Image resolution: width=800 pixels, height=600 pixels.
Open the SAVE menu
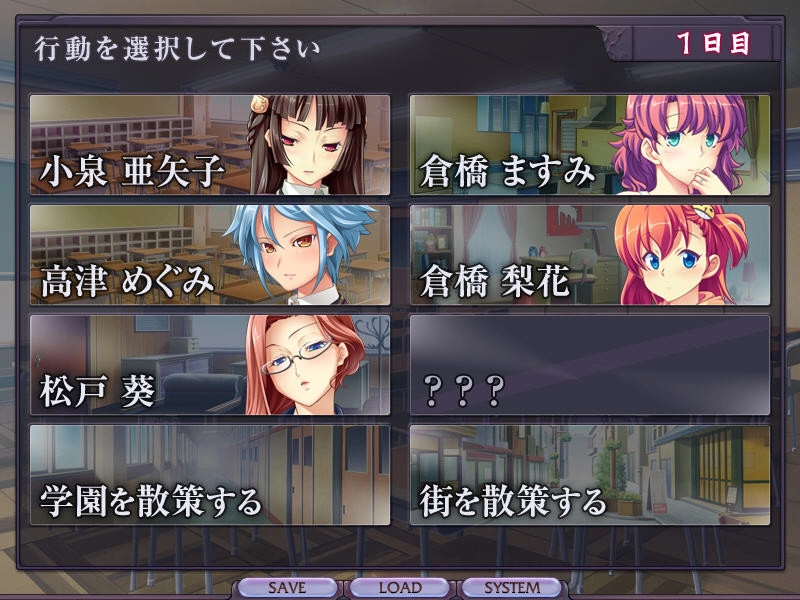click(x=287, y=588)
